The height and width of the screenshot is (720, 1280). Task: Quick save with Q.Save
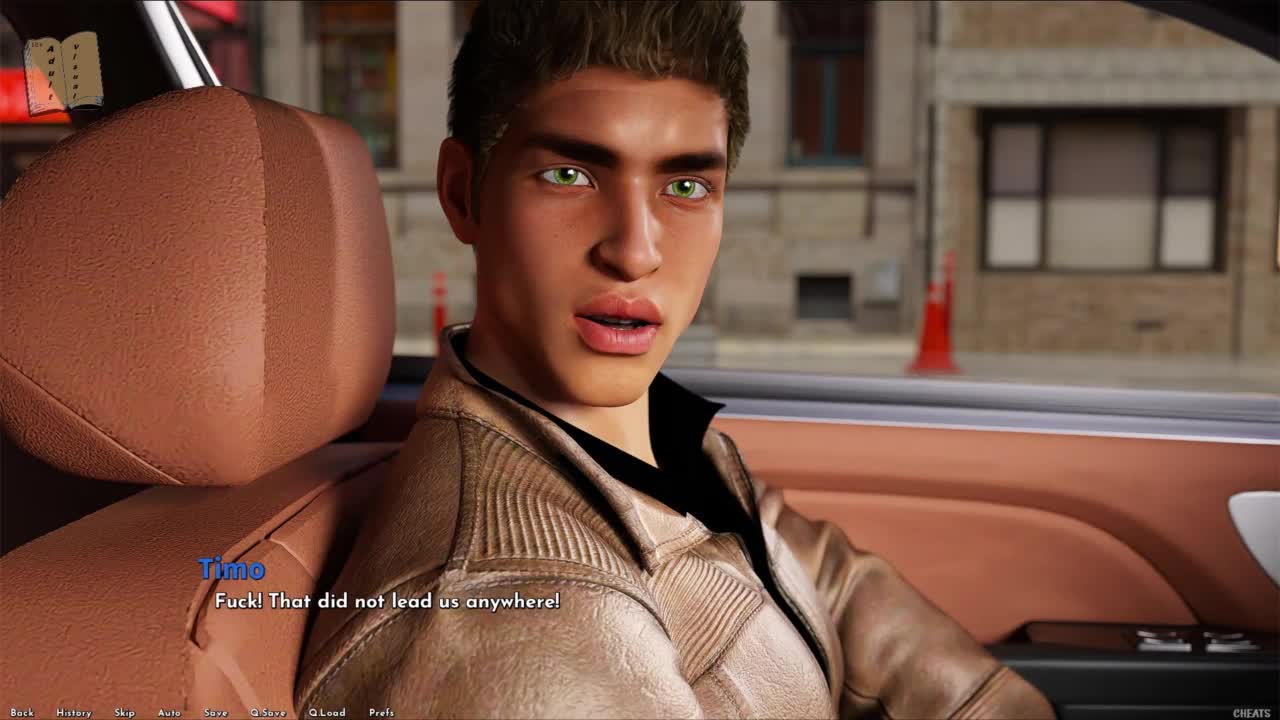click(x=268, y=713)
